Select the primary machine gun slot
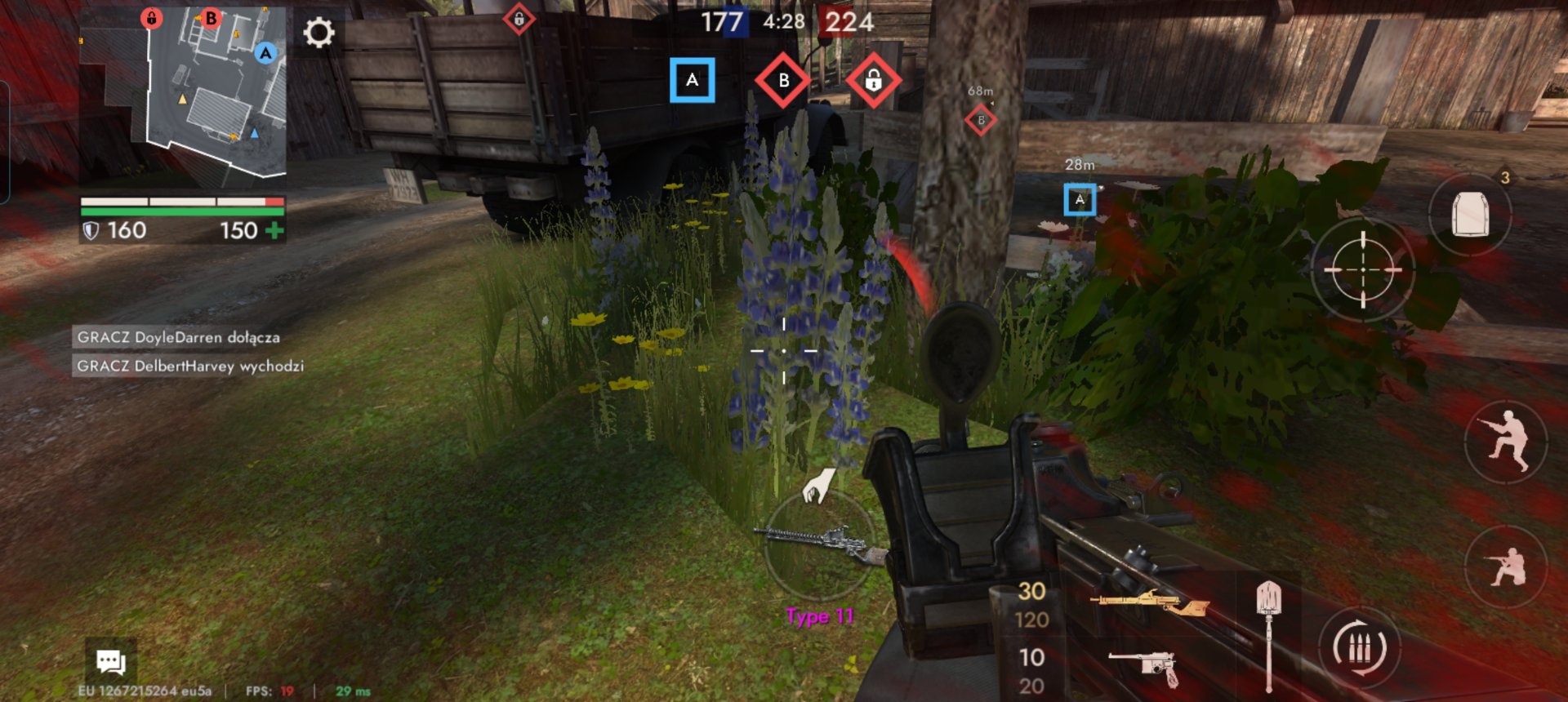Viewport: 1568px width, 702px height. pyautogui.click(x=1148, y=604)
